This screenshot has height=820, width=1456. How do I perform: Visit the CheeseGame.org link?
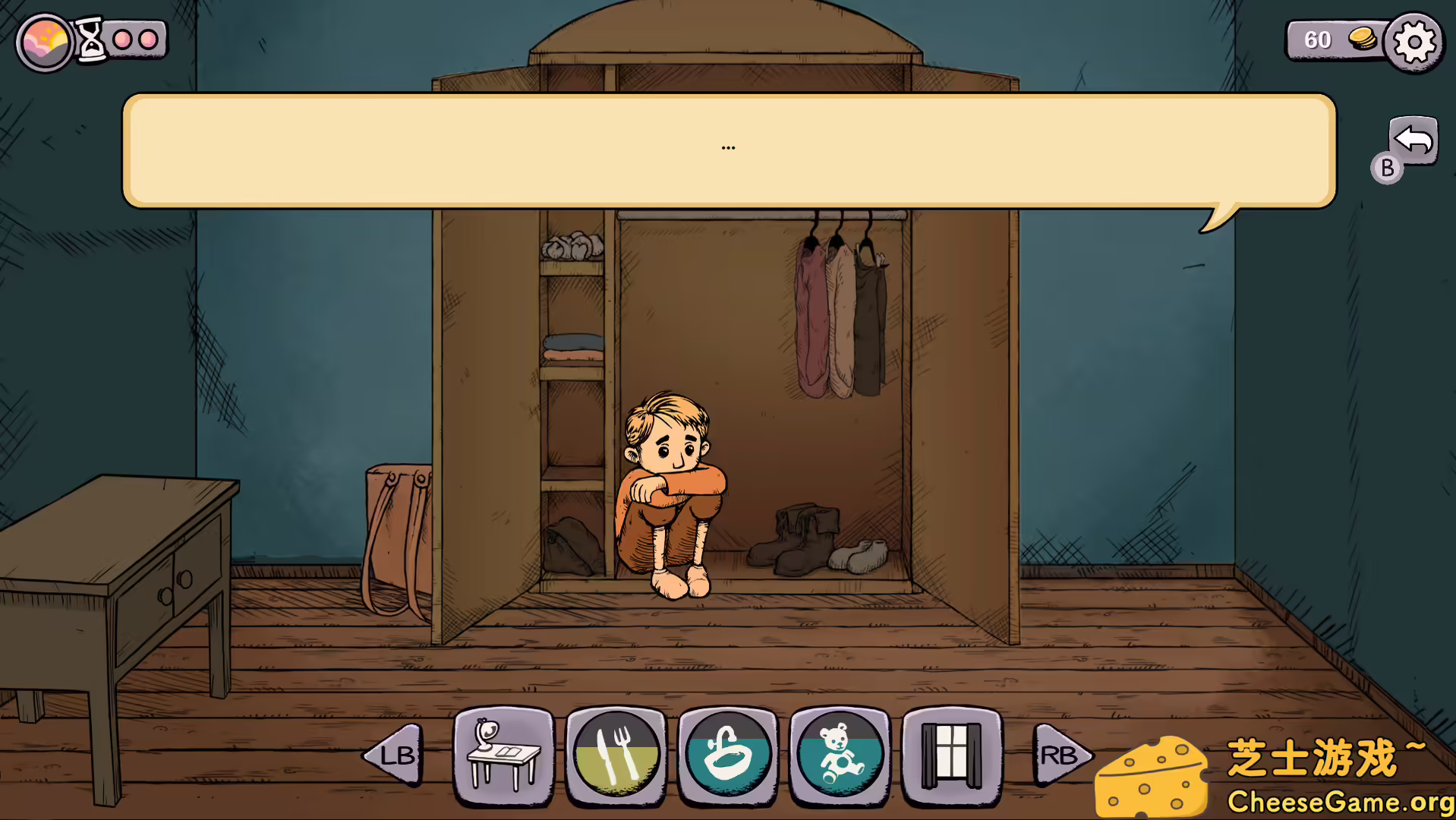(x=1338, y=799)
